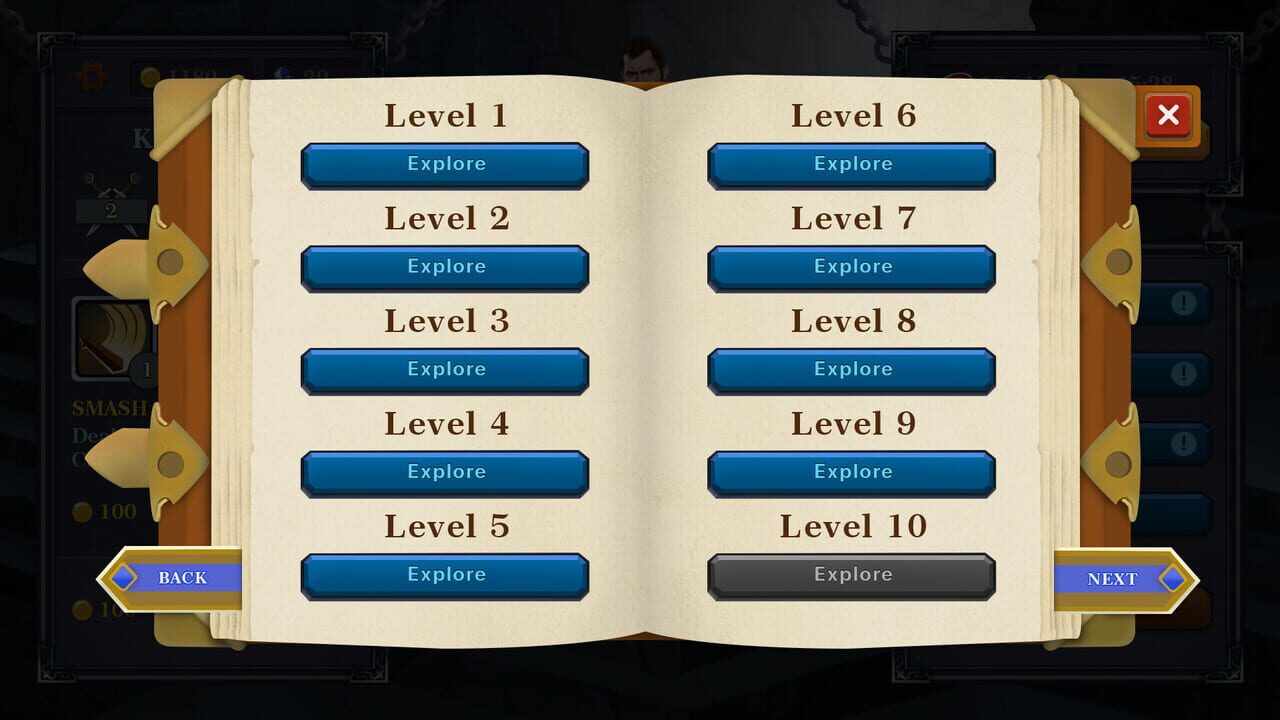Close the level book with the red X

[x=1168, y=116]
